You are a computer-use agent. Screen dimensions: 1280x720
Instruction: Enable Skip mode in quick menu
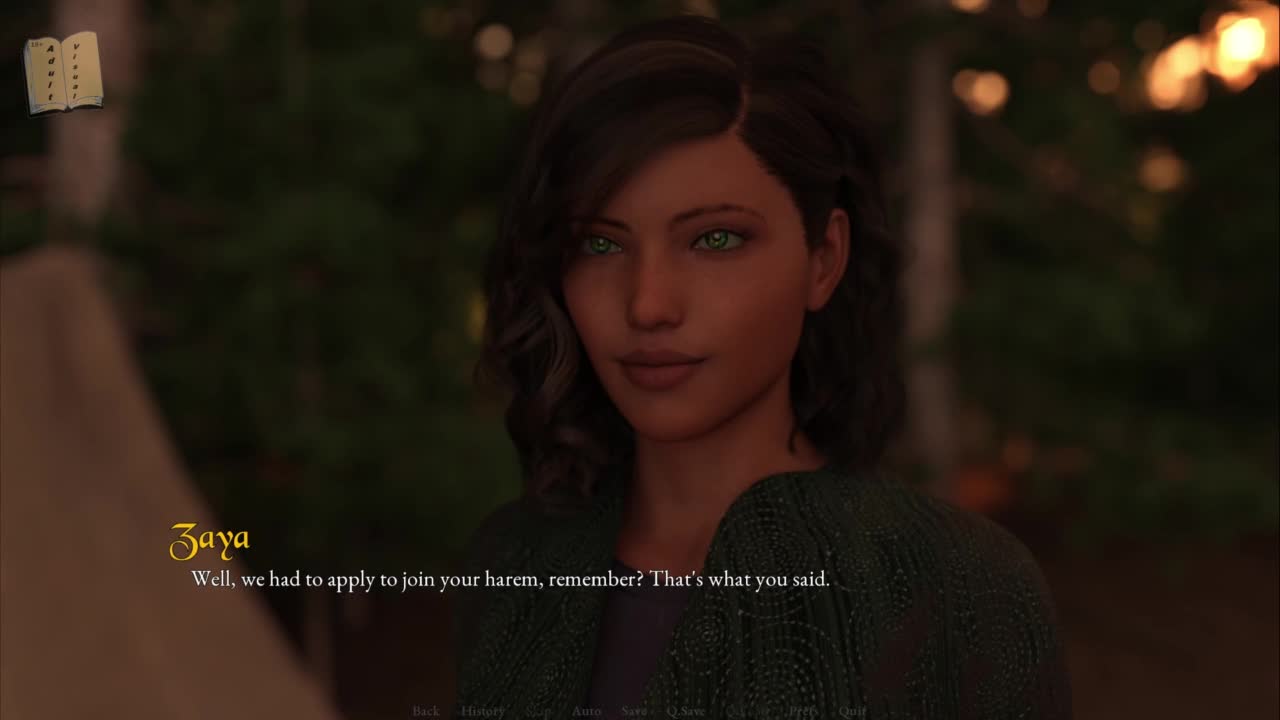(538, 711)
